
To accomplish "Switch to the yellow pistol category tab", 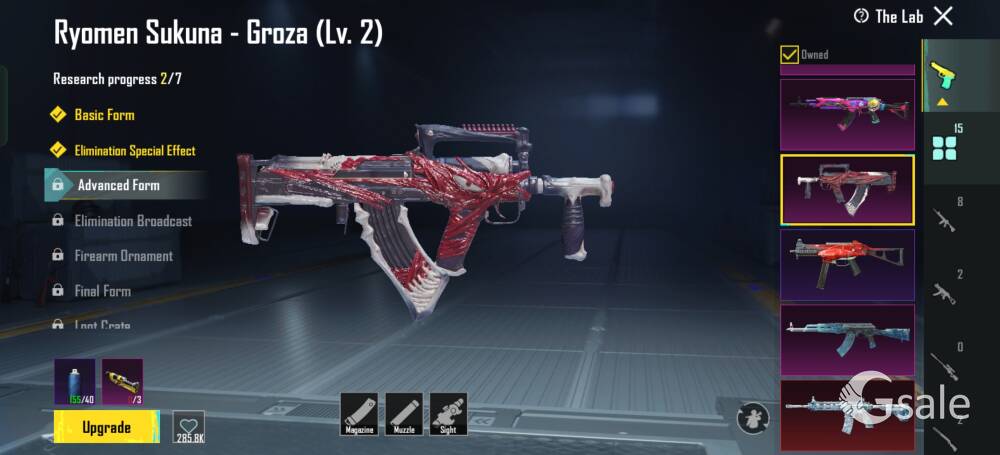I will click(941, 76).
